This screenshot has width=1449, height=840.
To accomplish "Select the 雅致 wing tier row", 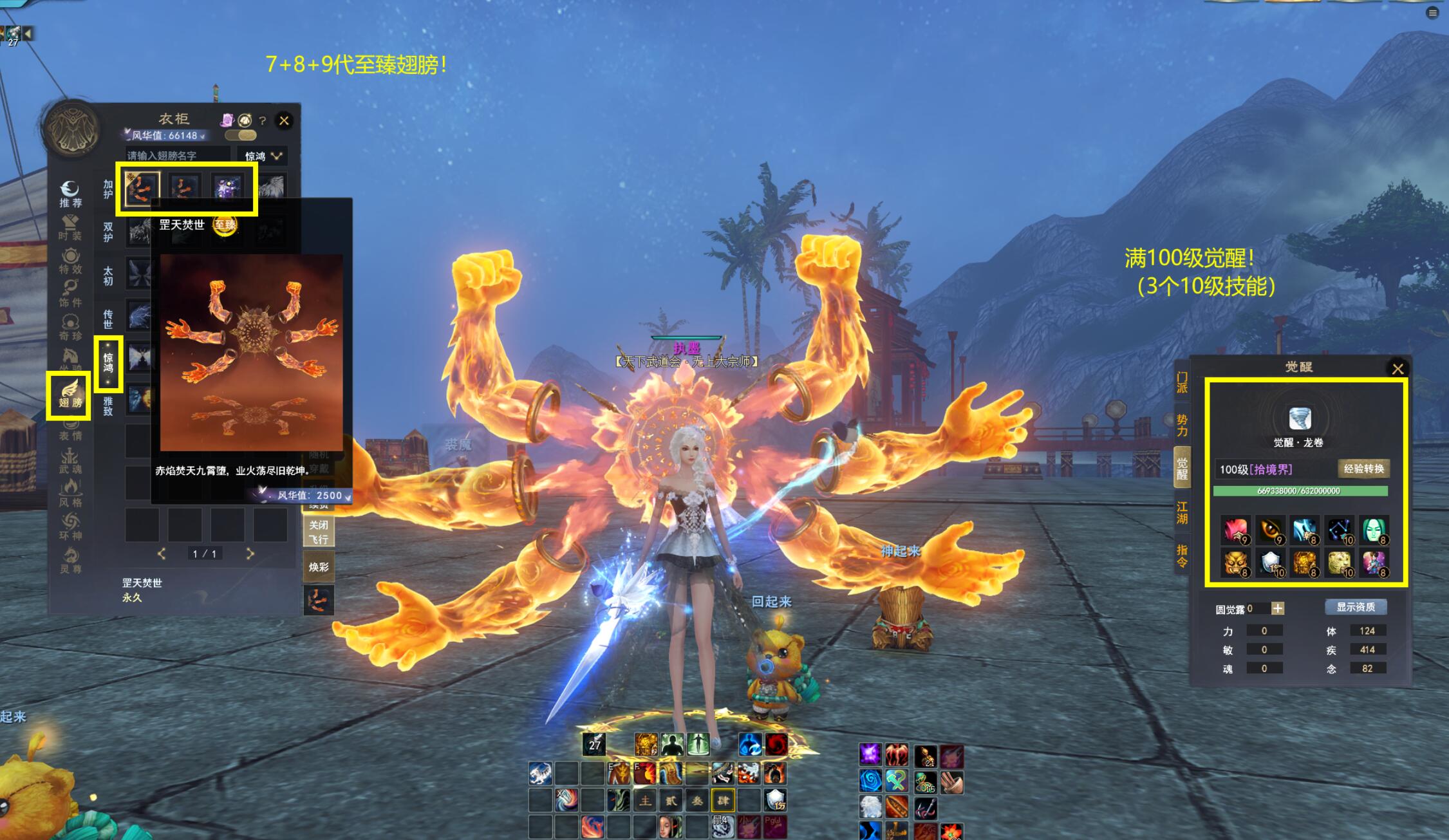I will [108, 406].
